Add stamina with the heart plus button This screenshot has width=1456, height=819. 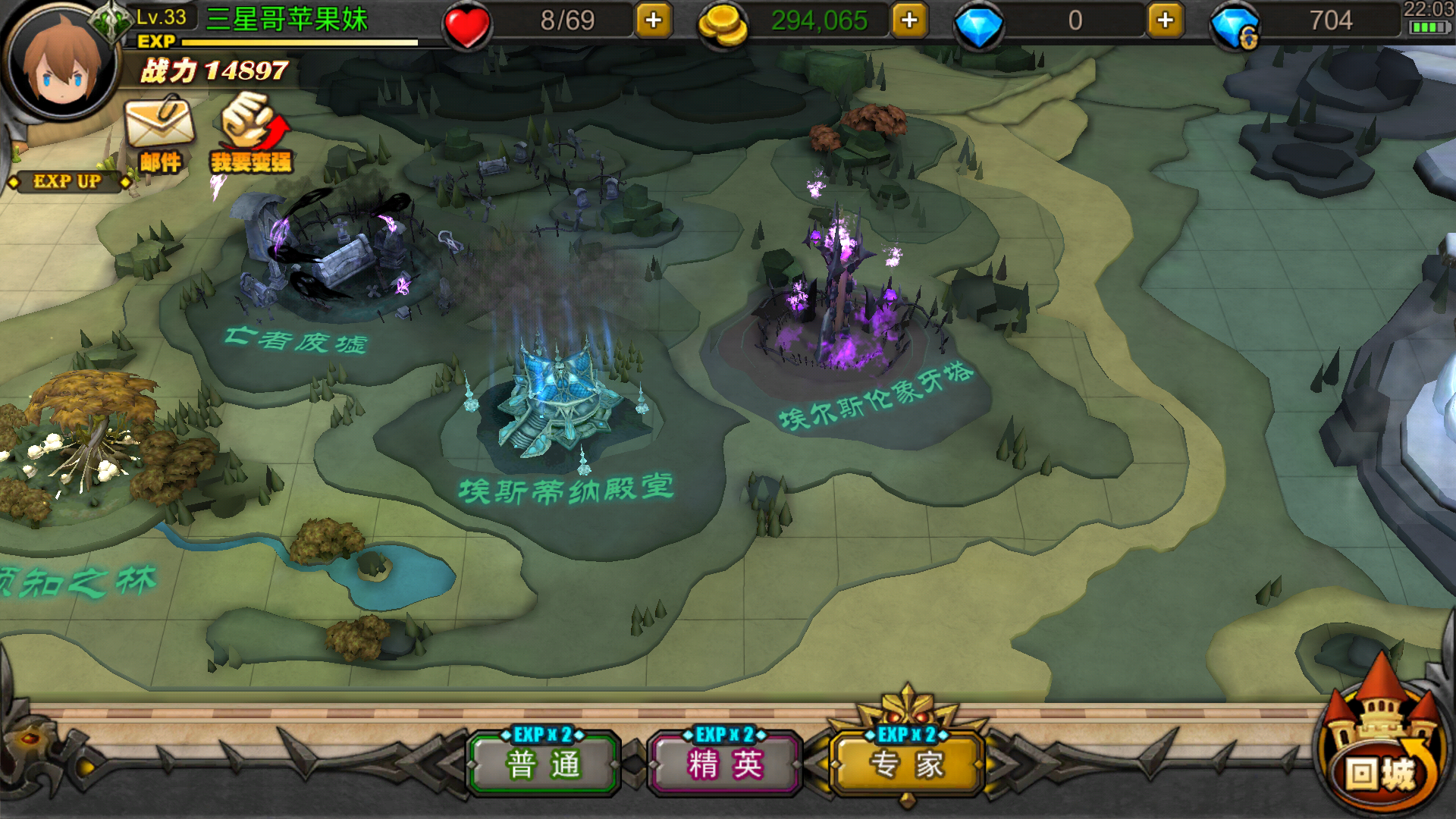coord(654,20)
